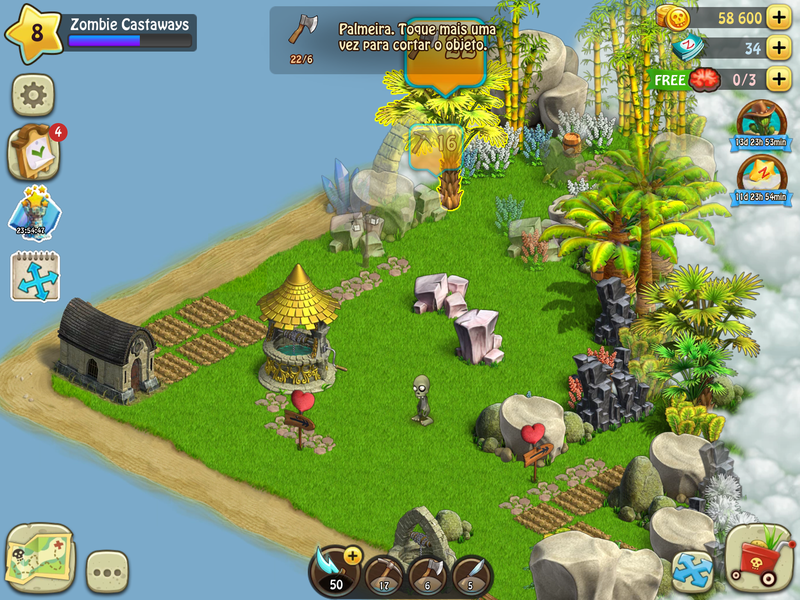Add more energy with the plus badge
This screenshot has height=600, width=800.
tap(352, 556)
